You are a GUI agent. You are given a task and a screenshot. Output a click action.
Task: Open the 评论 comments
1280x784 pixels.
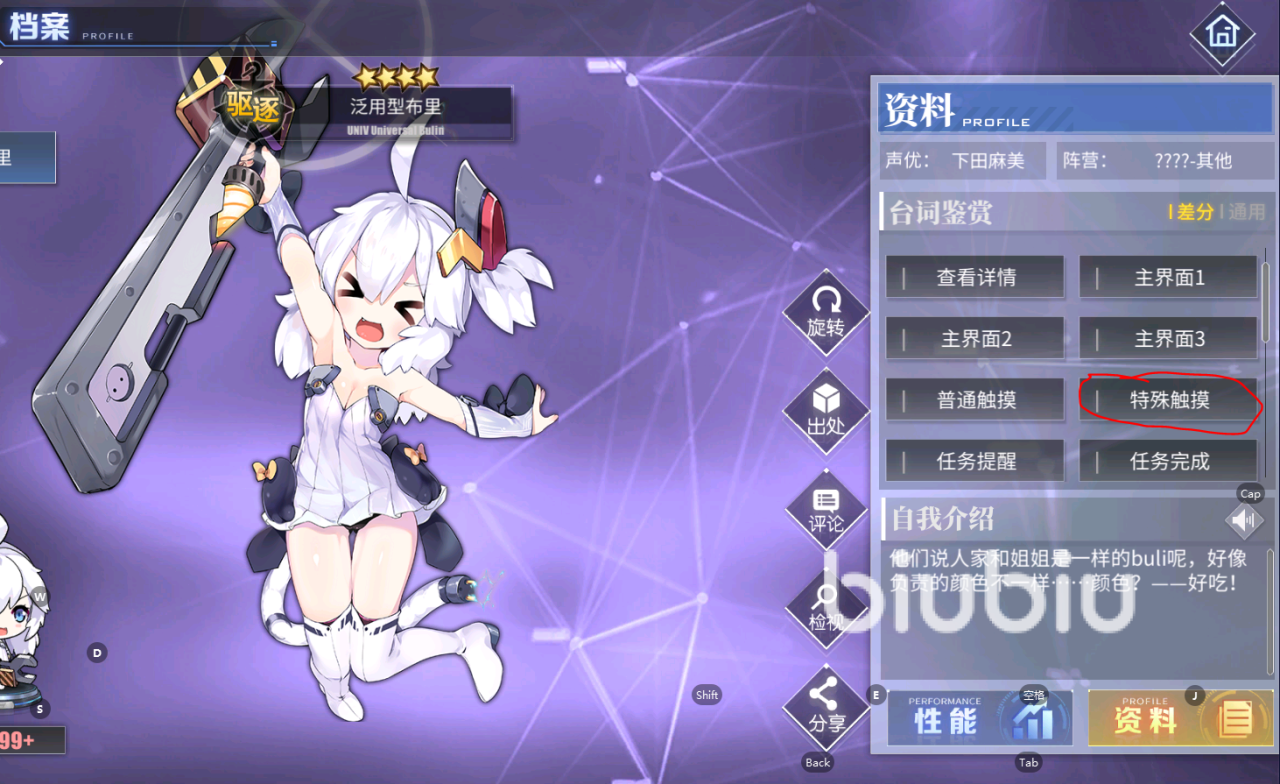(826, 510)
